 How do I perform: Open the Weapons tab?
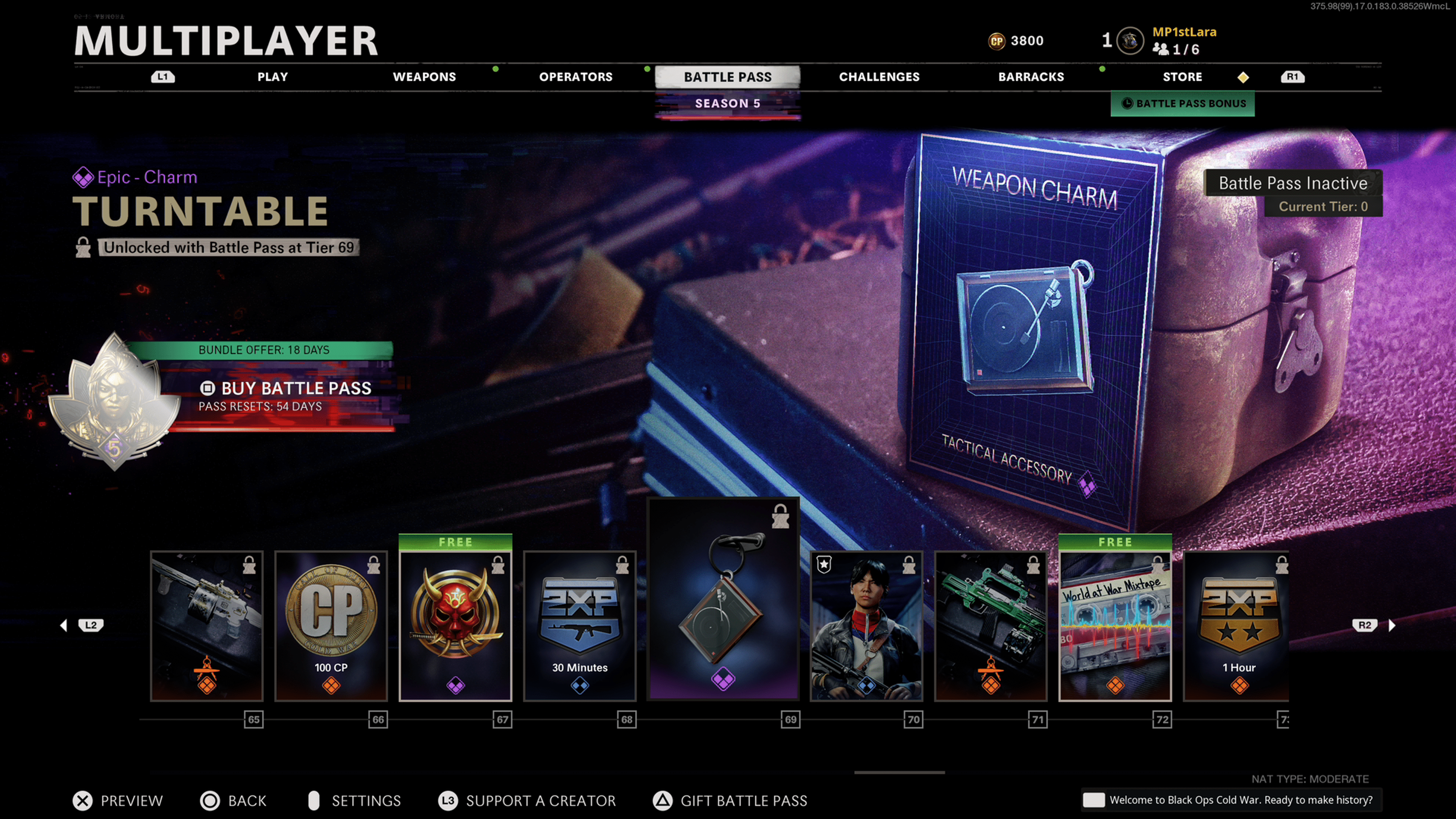424,77
